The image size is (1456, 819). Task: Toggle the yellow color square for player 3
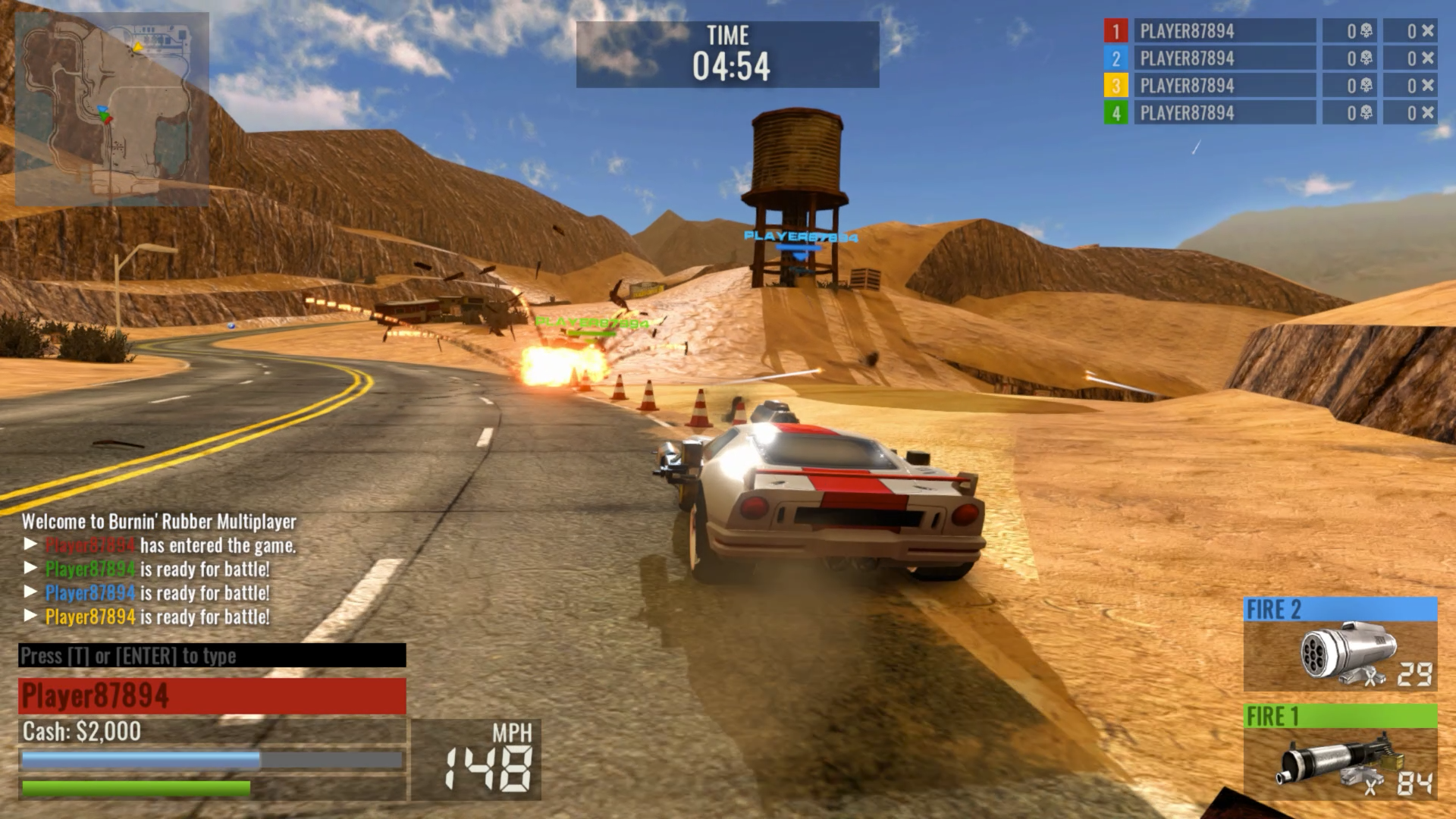tap(1116, 85)
